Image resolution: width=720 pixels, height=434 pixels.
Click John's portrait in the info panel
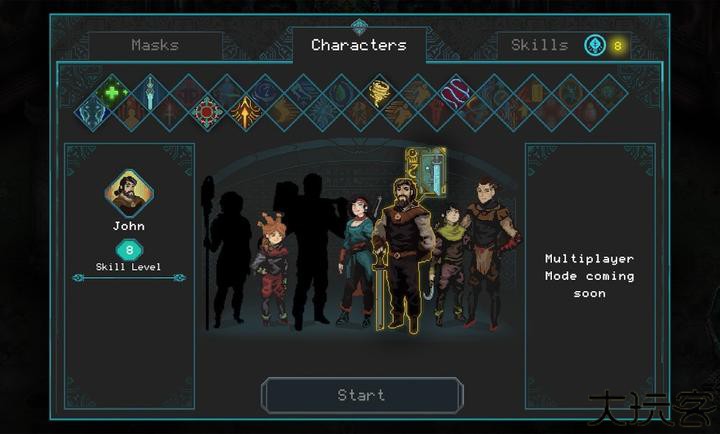[129, 194]
